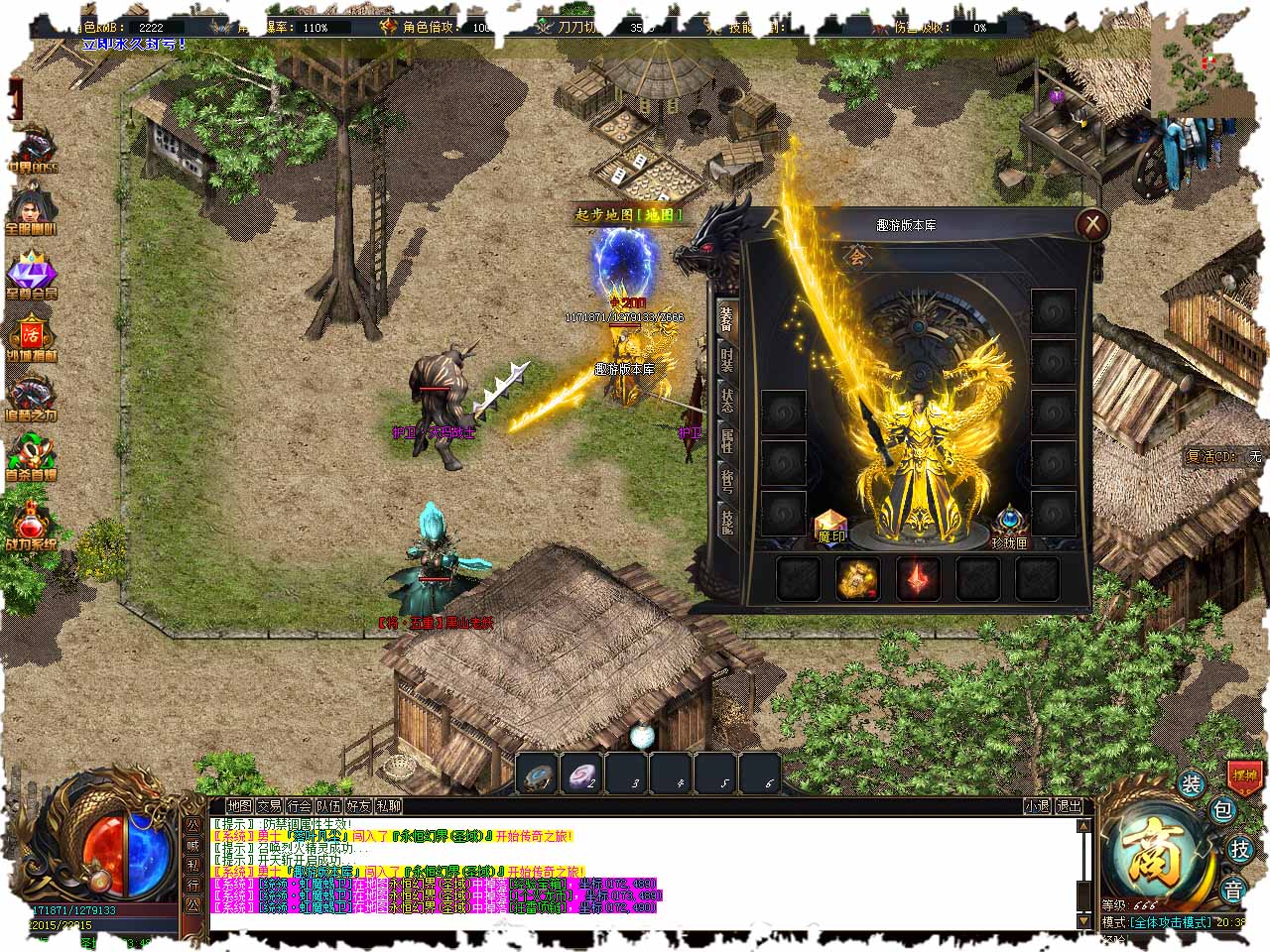Screen dimensions: 1270x952
Task: Select the red crystal equipment slot
Action: (918, 578)
